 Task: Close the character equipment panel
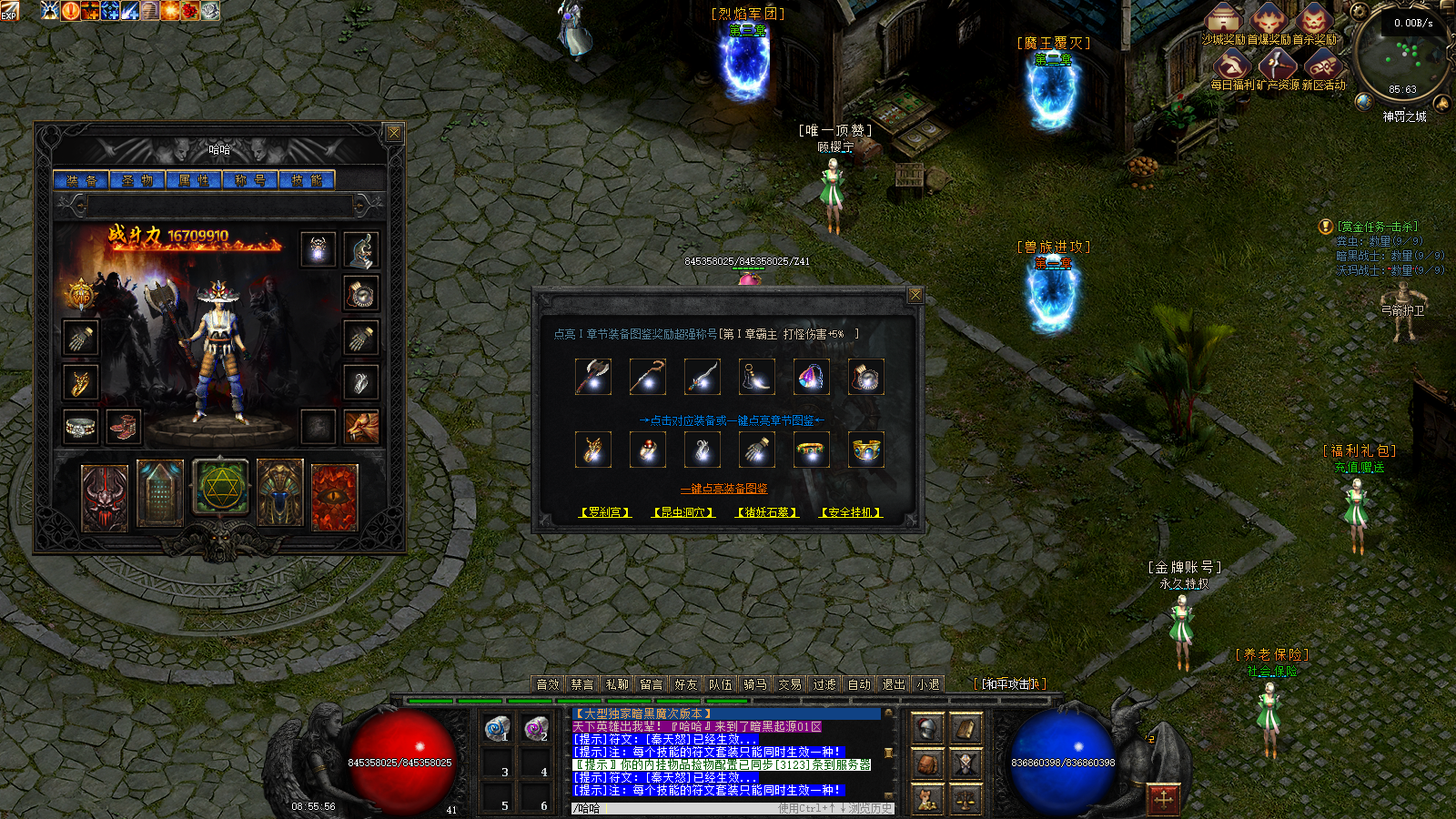pos(394,133)
